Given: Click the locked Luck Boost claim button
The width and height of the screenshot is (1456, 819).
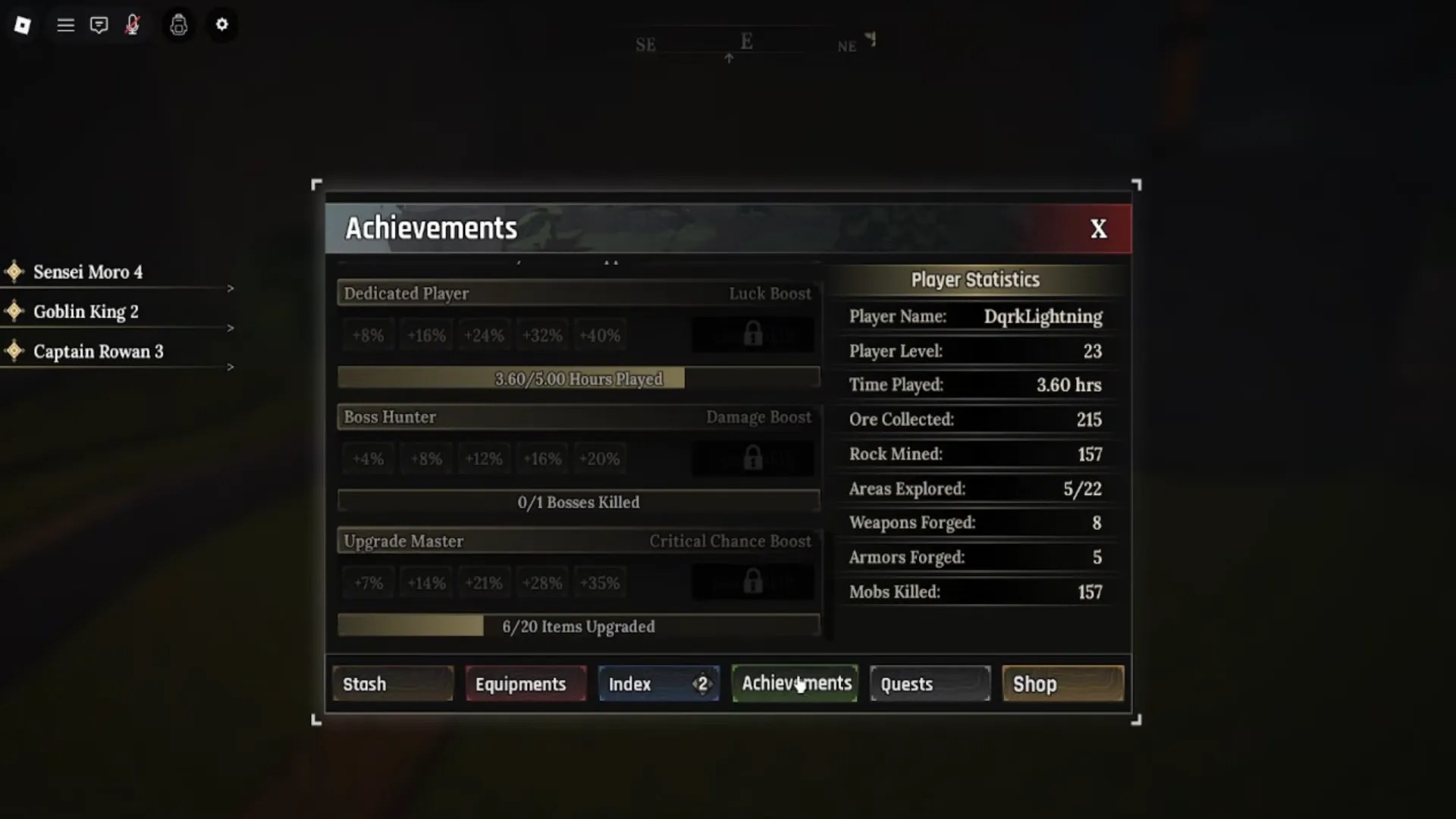Looking at the screenshot, I should click(x=752, y=334).
